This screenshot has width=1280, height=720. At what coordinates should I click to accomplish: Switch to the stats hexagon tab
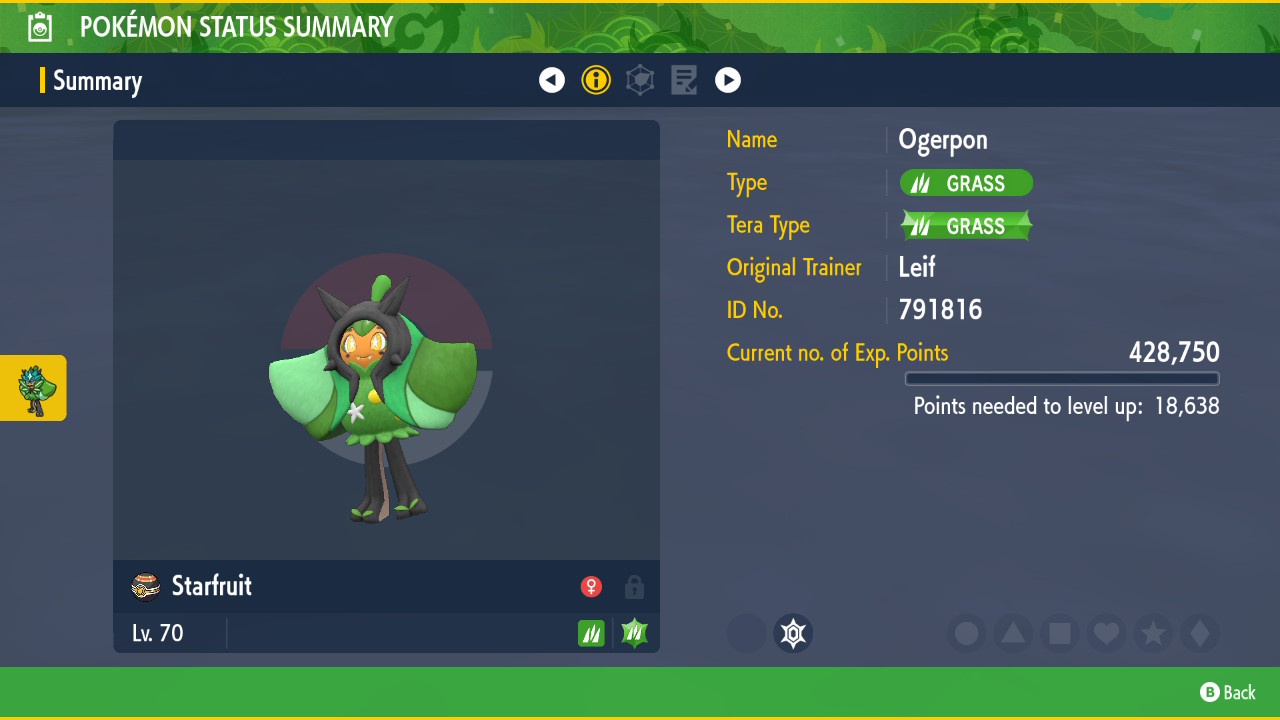coord(640,80)
